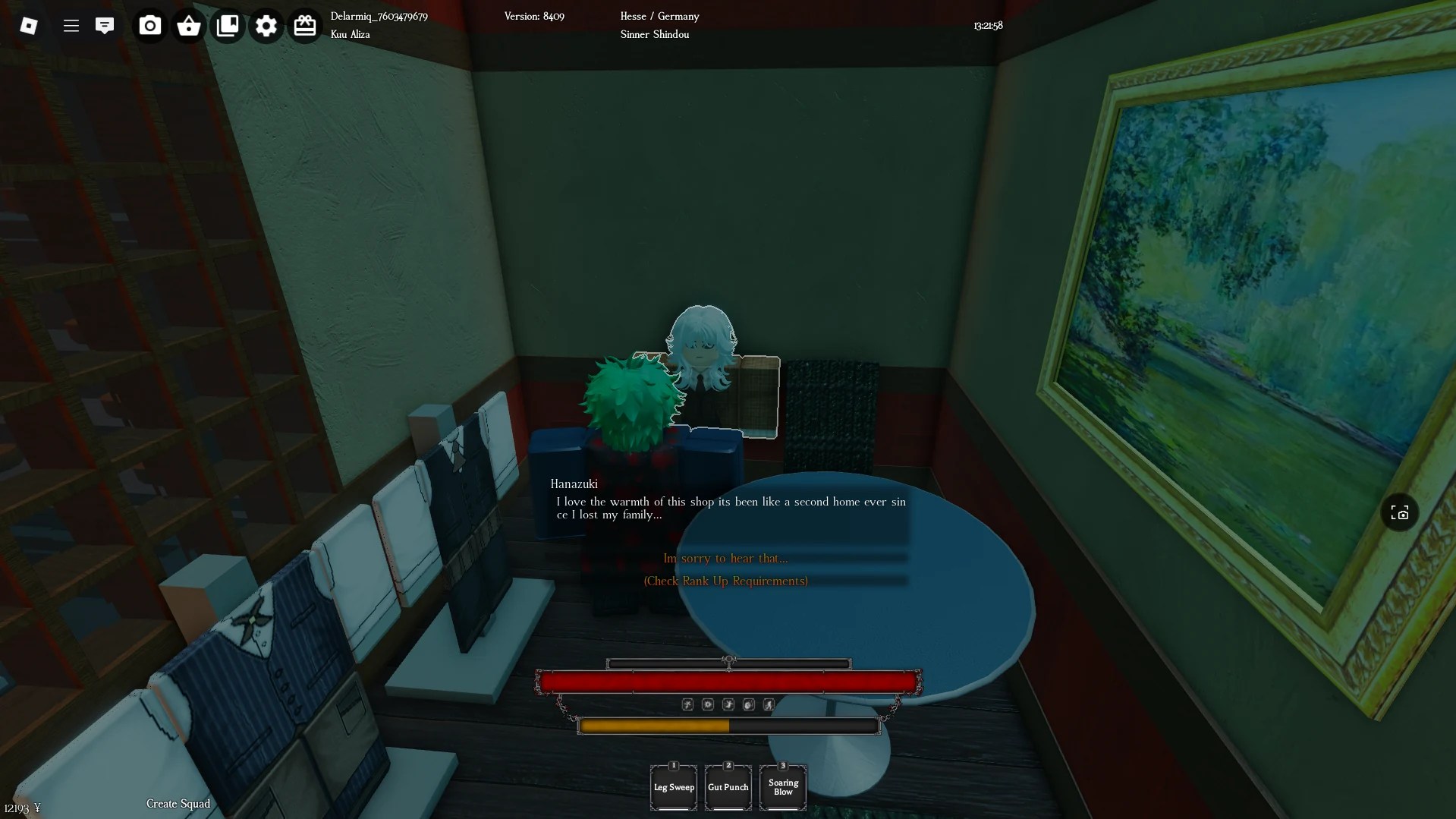Click the 12193 yen currency display
The height and width of the screenshot is (819, 1456).
(x=21, y=808)
